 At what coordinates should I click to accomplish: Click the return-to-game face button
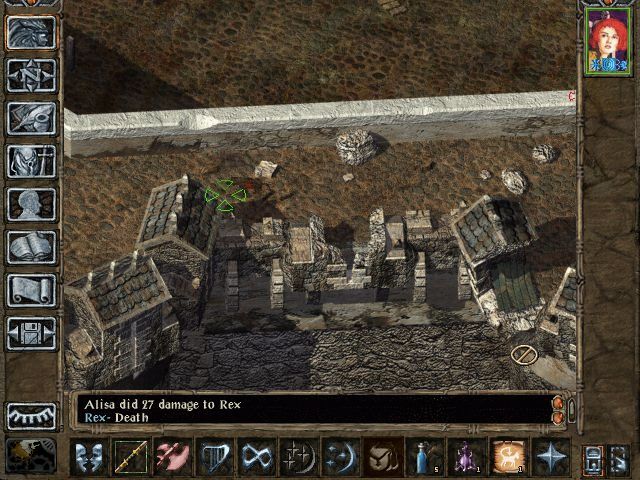click(x=31, y=32)
